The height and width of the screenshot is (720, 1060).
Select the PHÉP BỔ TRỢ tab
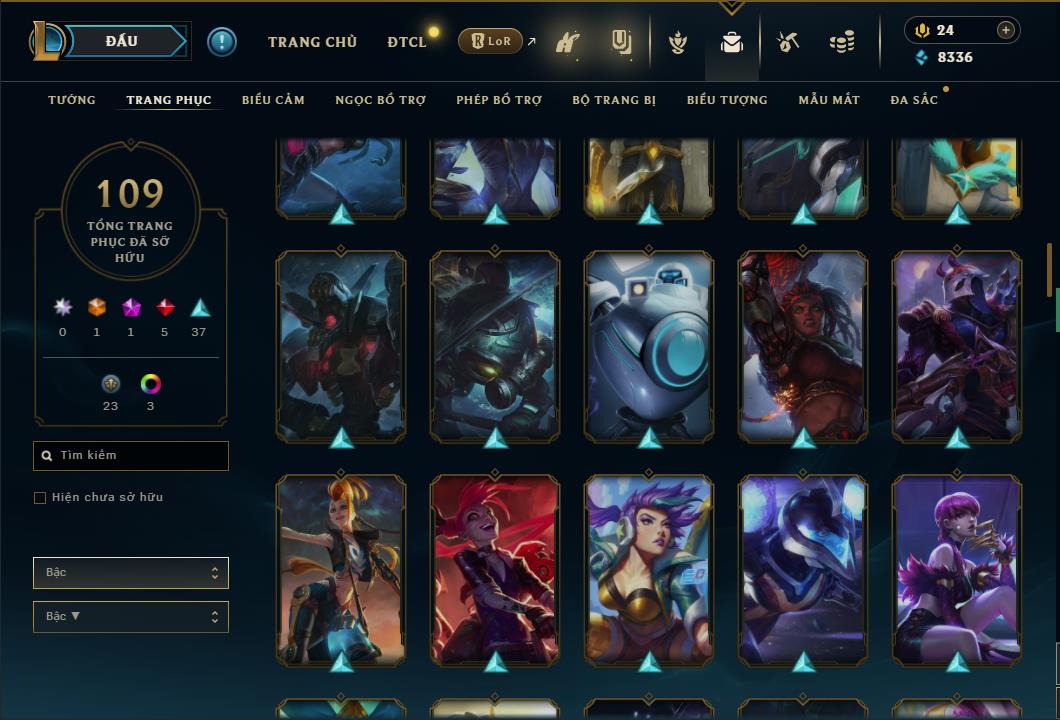(499, 100)
